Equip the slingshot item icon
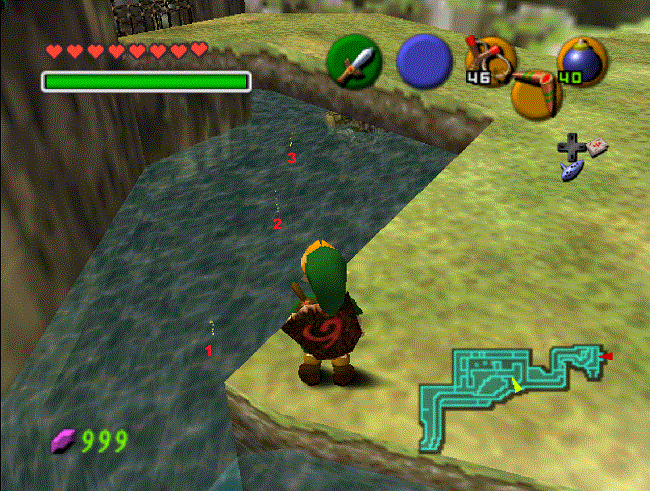Viewport: 650px width, 491px height. click(490, 58)
